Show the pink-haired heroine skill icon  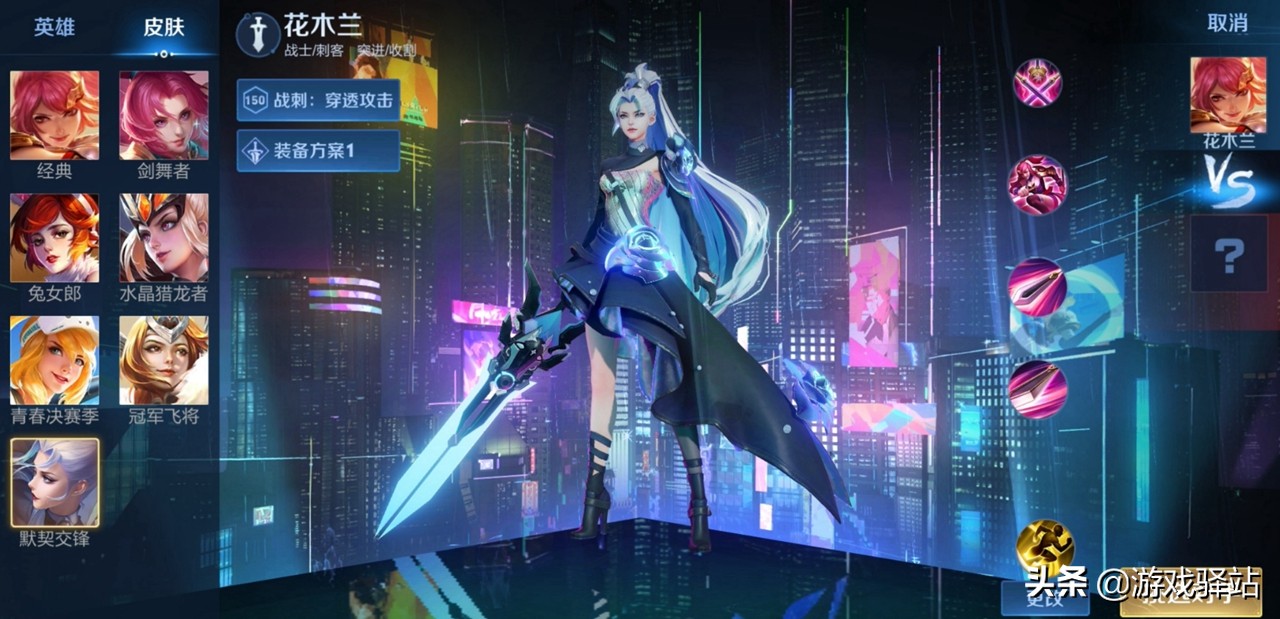(x=1038, y=183)
